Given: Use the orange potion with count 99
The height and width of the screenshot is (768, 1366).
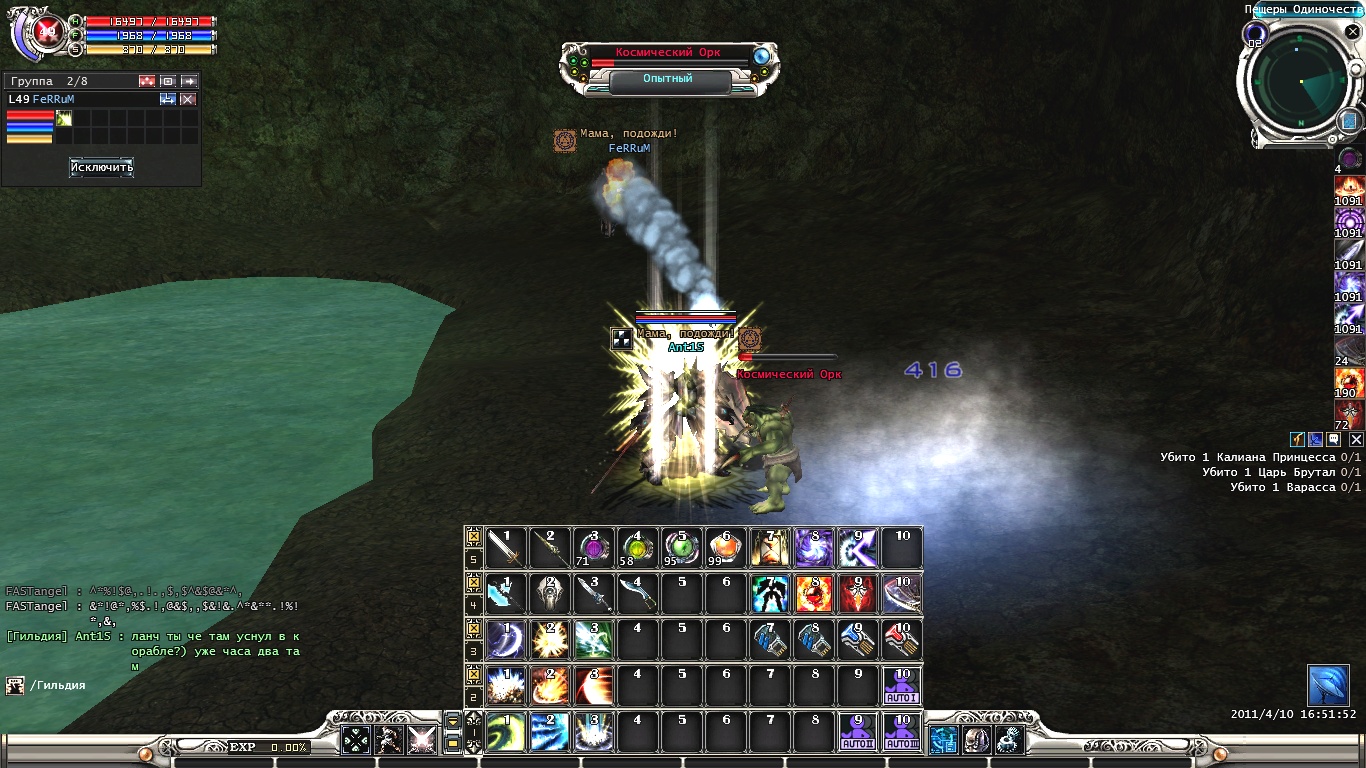Looking at the screenshot, I should pos(726,548).
